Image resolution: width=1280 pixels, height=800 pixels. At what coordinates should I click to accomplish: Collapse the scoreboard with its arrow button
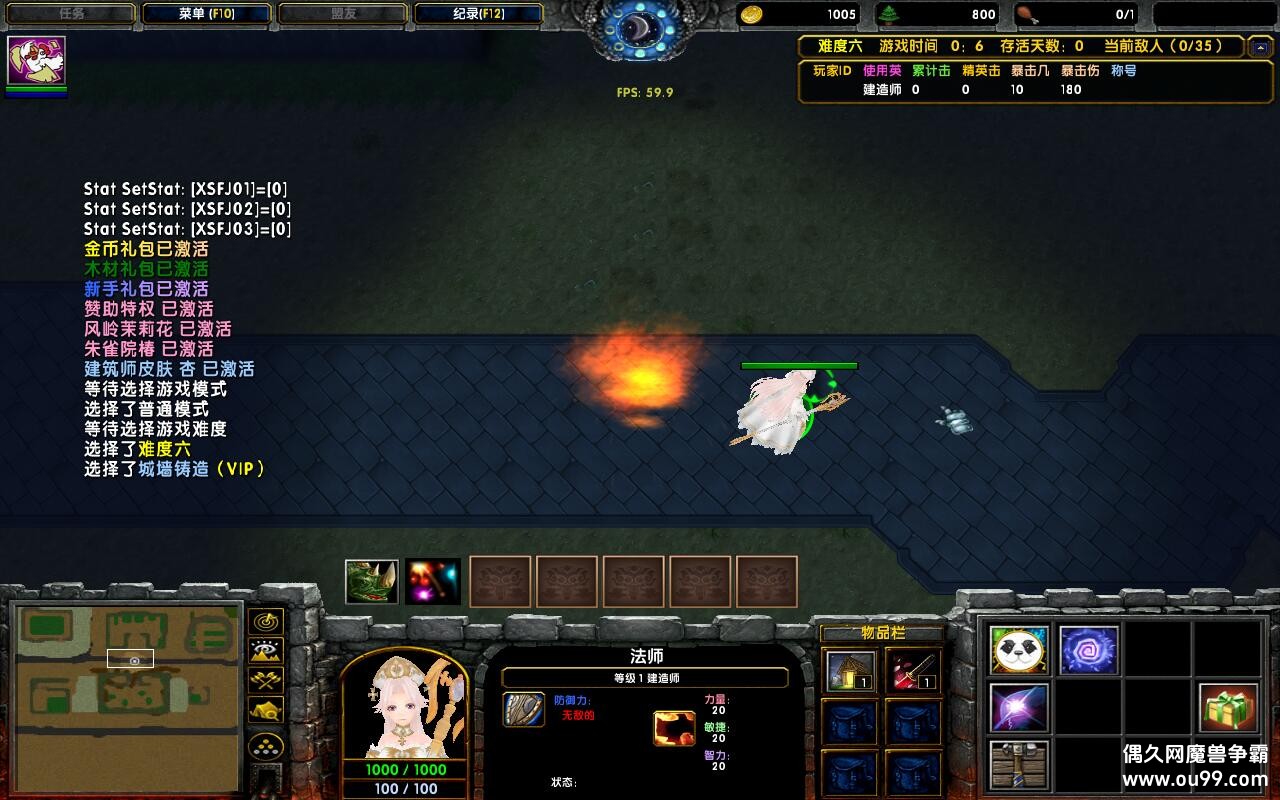(x=1260, y=46)
